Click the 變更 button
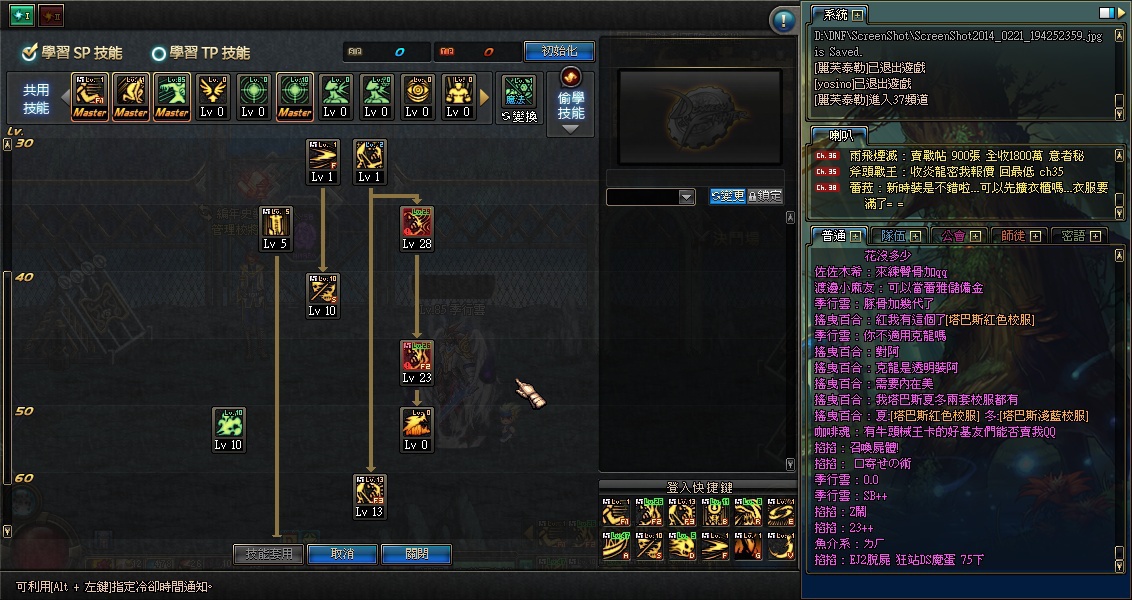 pyautogui.click(x=727, y=196)
